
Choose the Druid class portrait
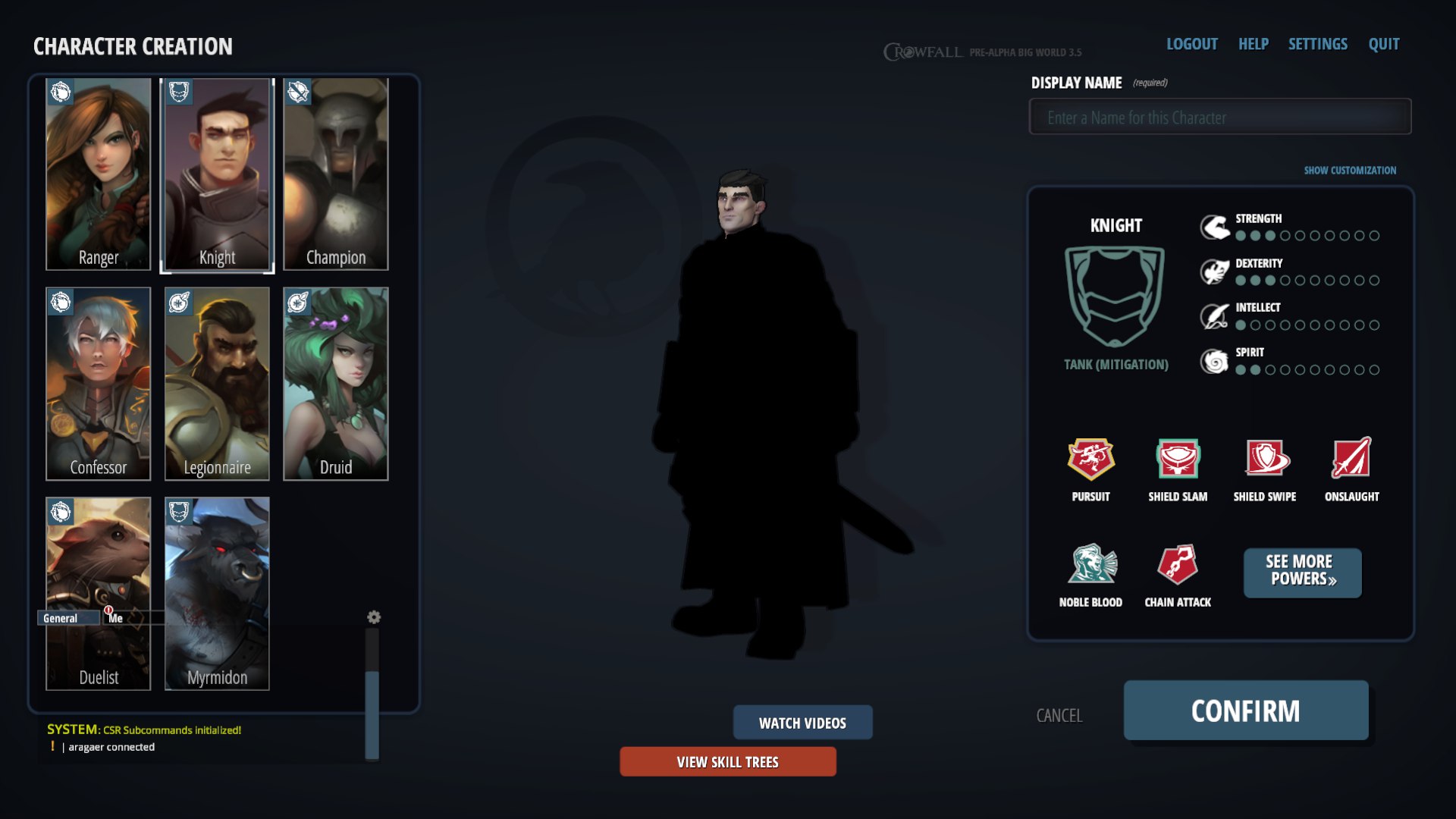click(x=336, y=383)
